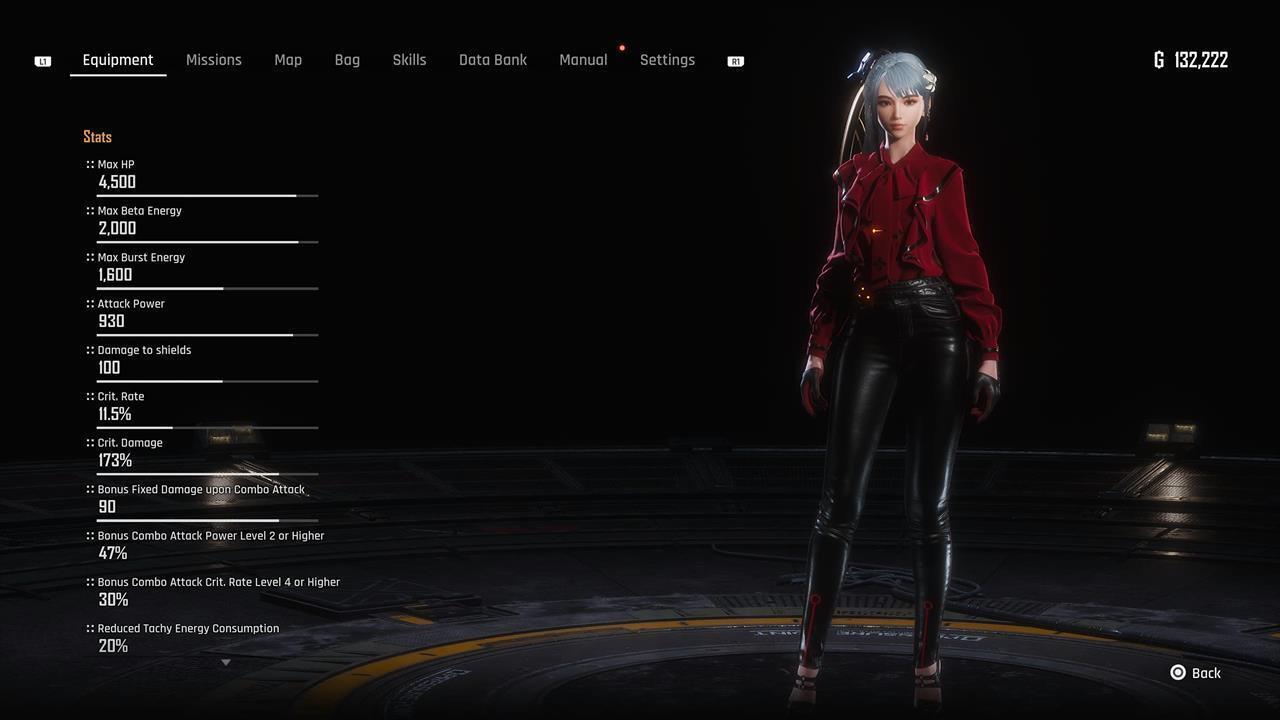1280x720 pixels.
Task: Open the Skills tab
Action: [x=409, y=60]
